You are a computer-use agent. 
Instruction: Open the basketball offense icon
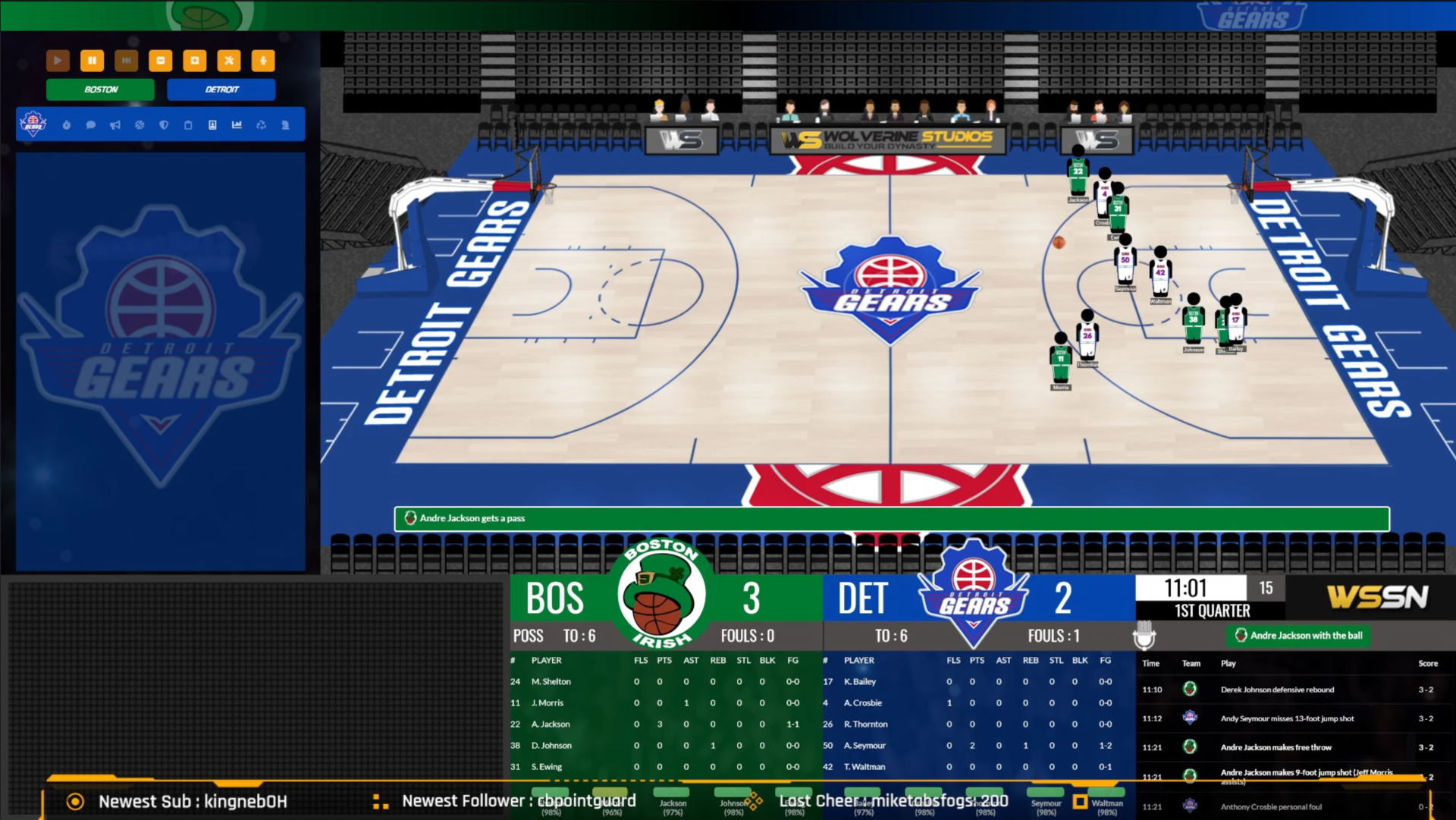pos(140,125)
